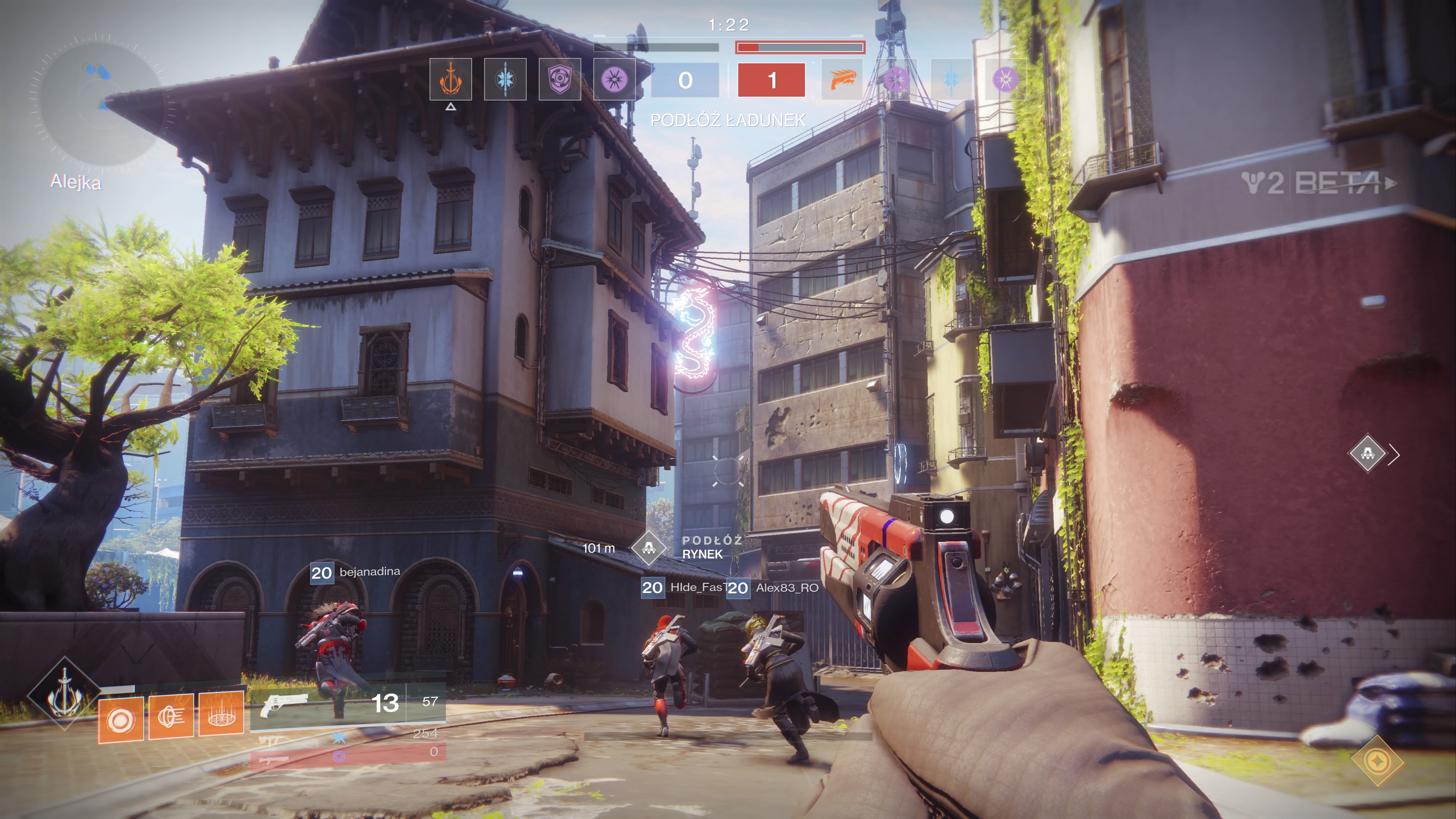Select the allied Dawnblade sword class icon

tap(450, 79)
